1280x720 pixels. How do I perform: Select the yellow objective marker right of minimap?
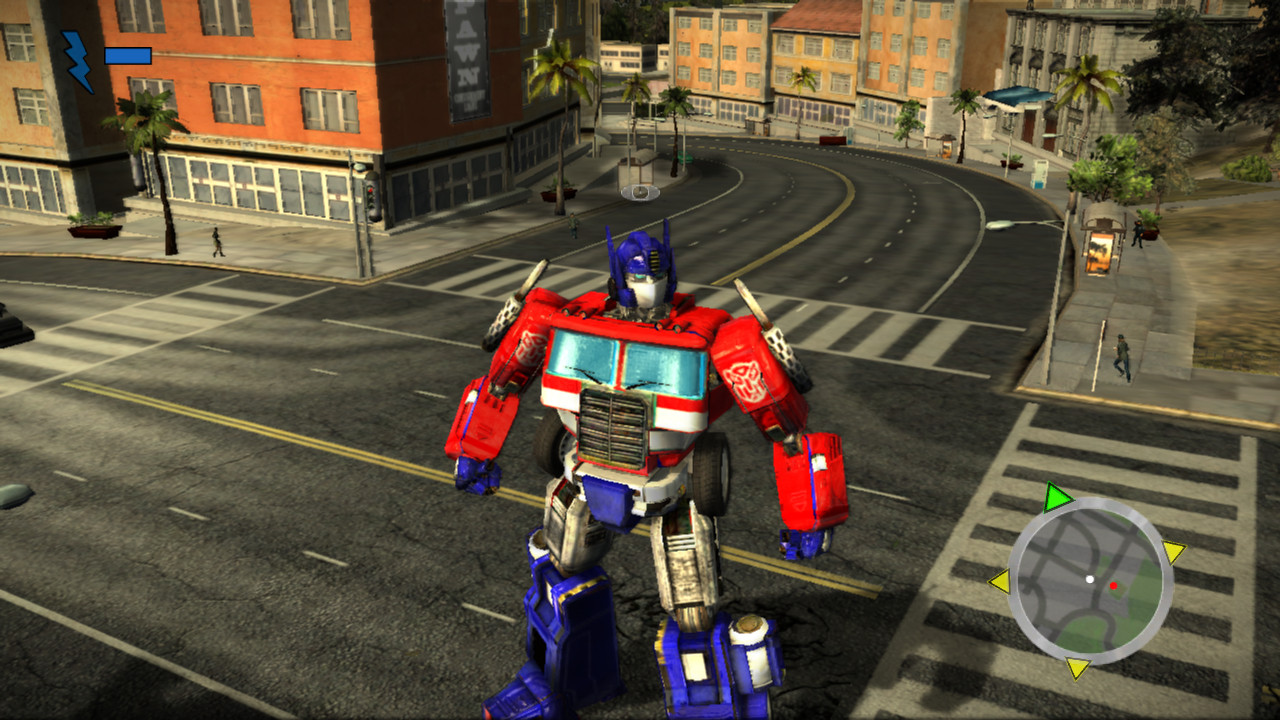tap(1172, 551)
